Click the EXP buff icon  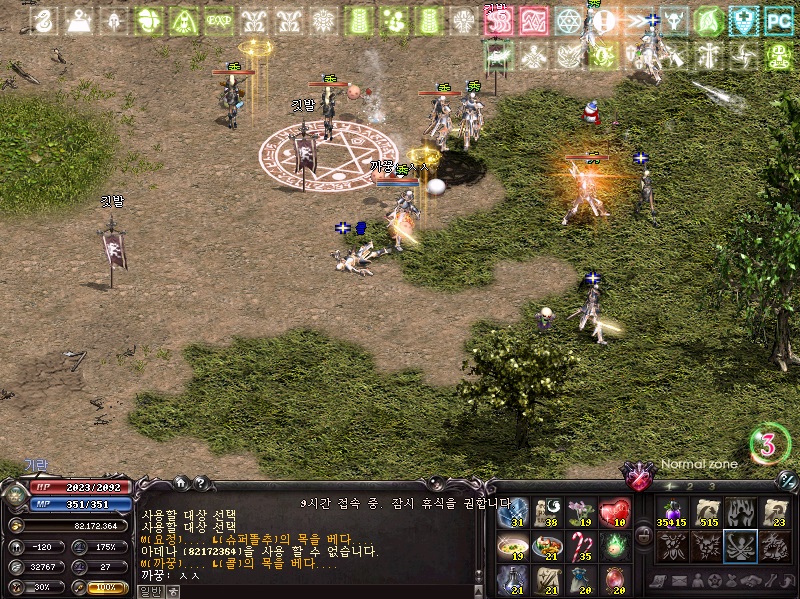coord(218,20)
